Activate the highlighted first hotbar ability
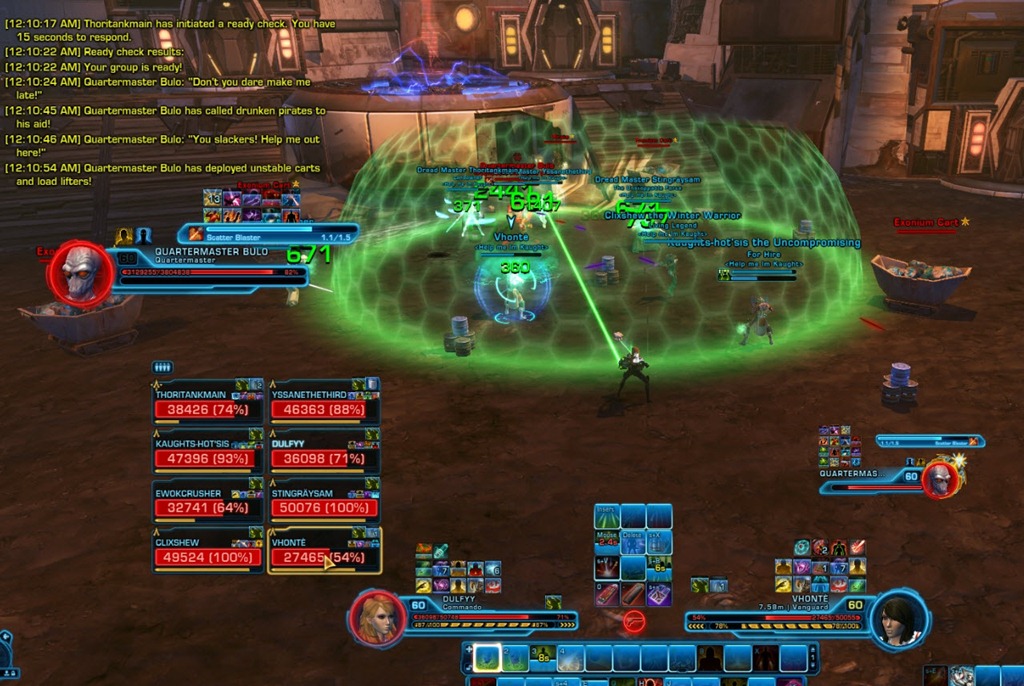This screenshot has width=1024, height=686. [x=487, y=657]
